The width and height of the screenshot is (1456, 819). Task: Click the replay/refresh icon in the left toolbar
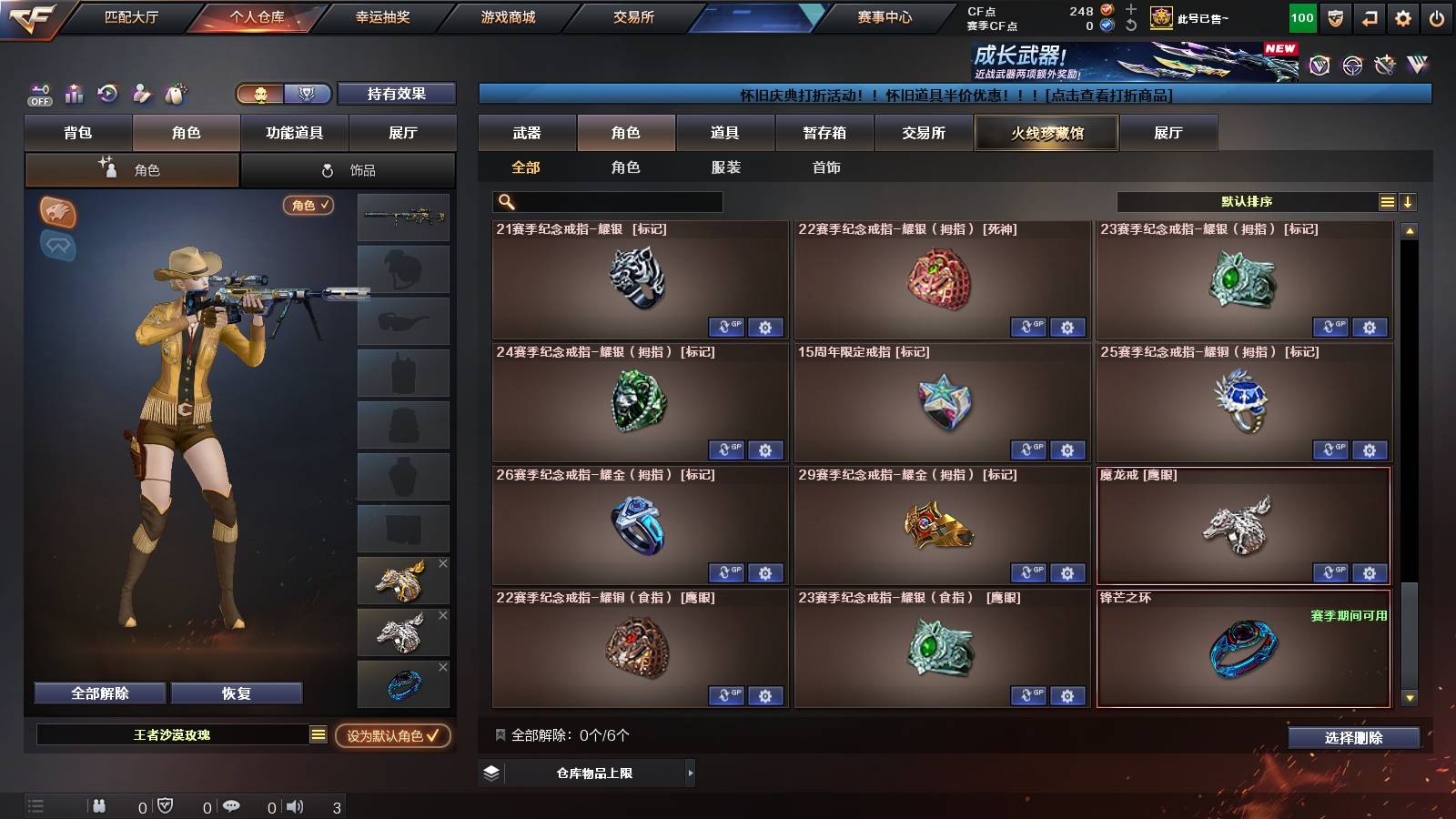(107, 93)
